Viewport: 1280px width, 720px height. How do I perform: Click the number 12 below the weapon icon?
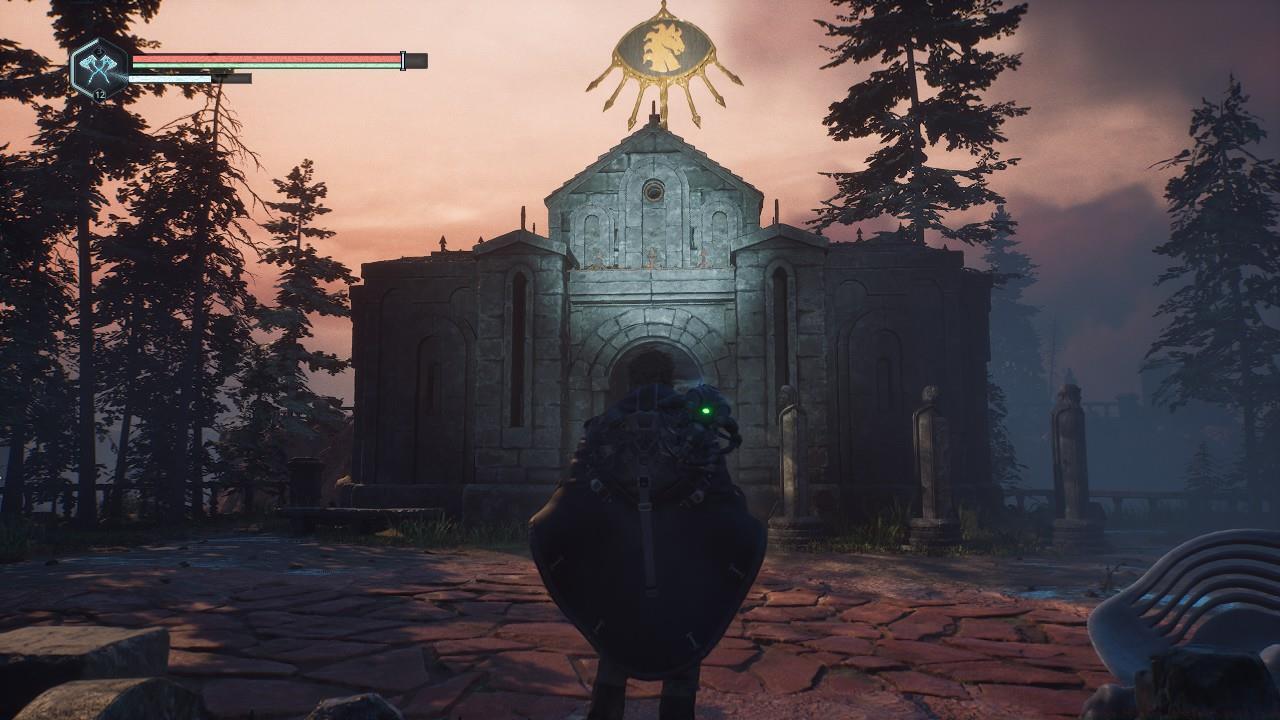click(x=101, y=93)
